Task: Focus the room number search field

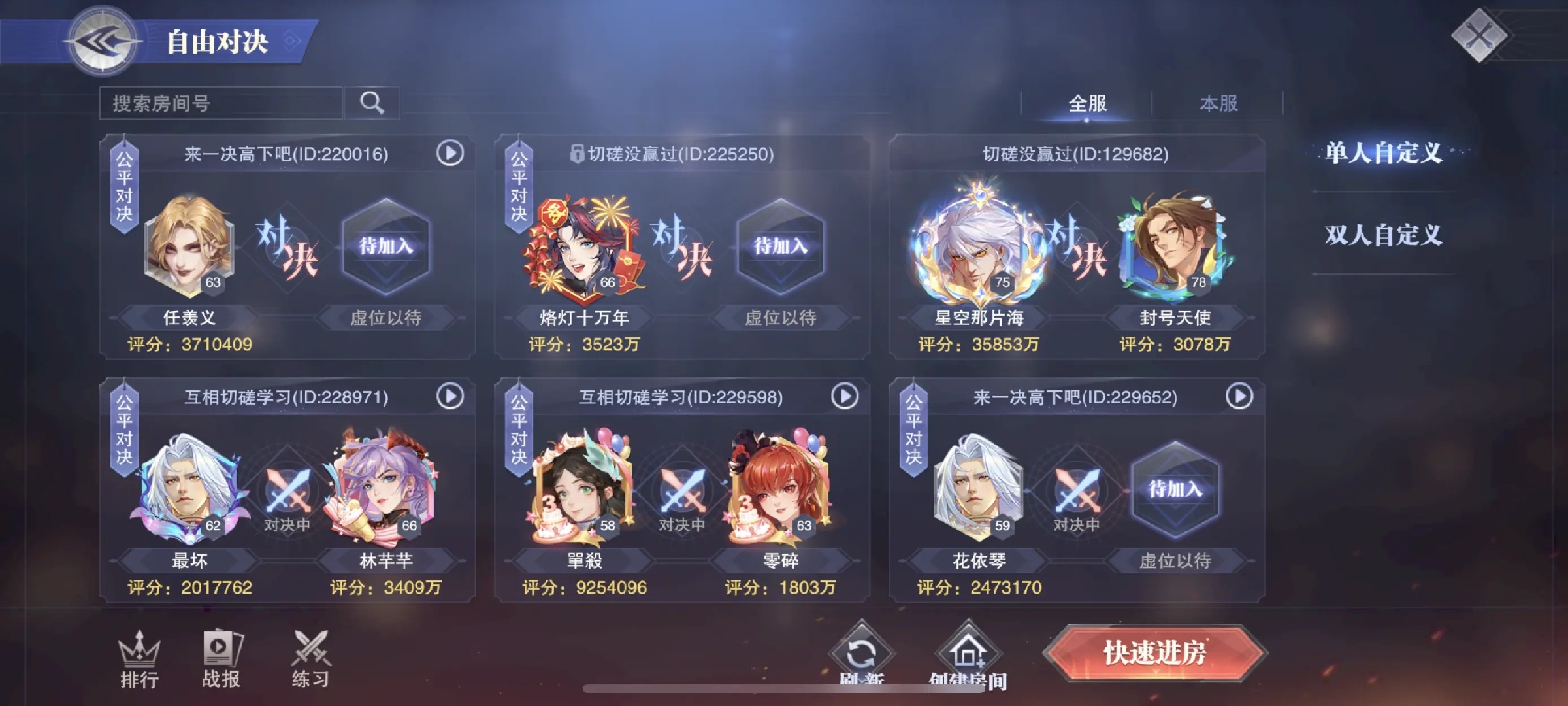Action: (221, 103)
